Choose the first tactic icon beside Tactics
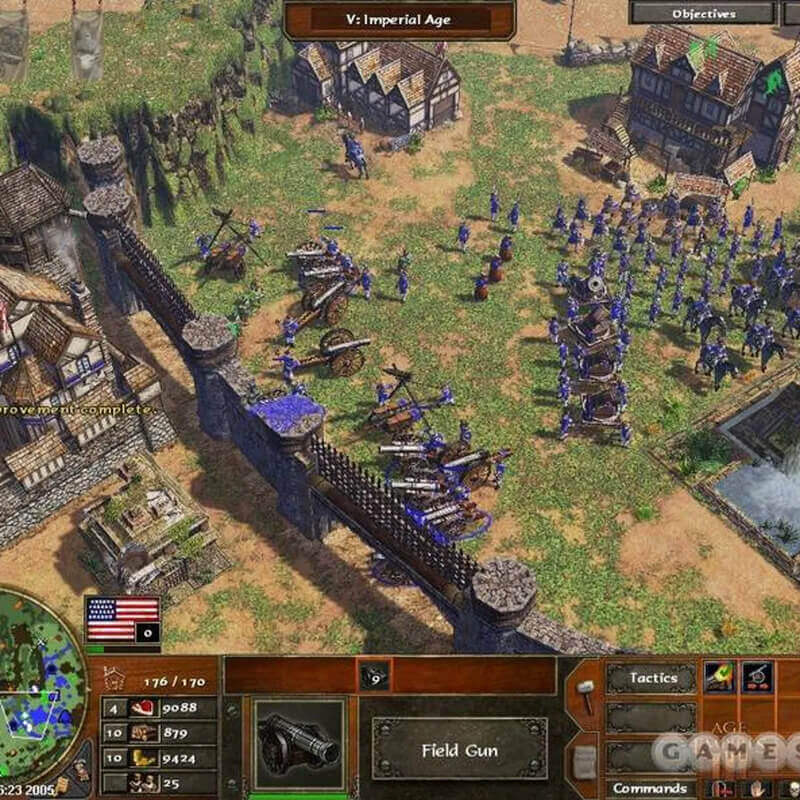 coord(719,677)
